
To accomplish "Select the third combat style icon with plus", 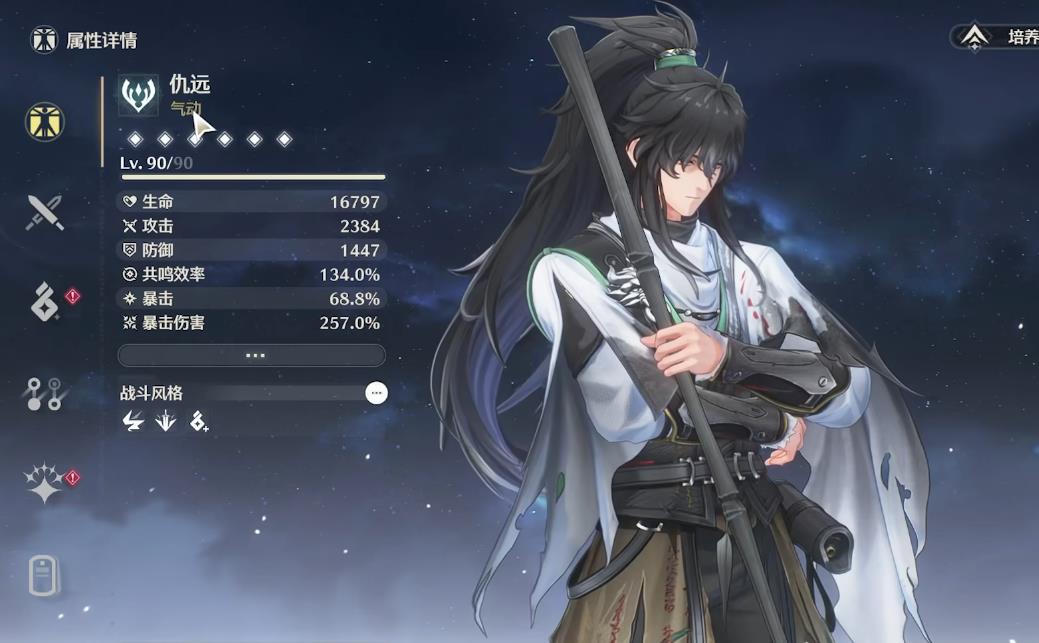I will click(x=199, y=422).
